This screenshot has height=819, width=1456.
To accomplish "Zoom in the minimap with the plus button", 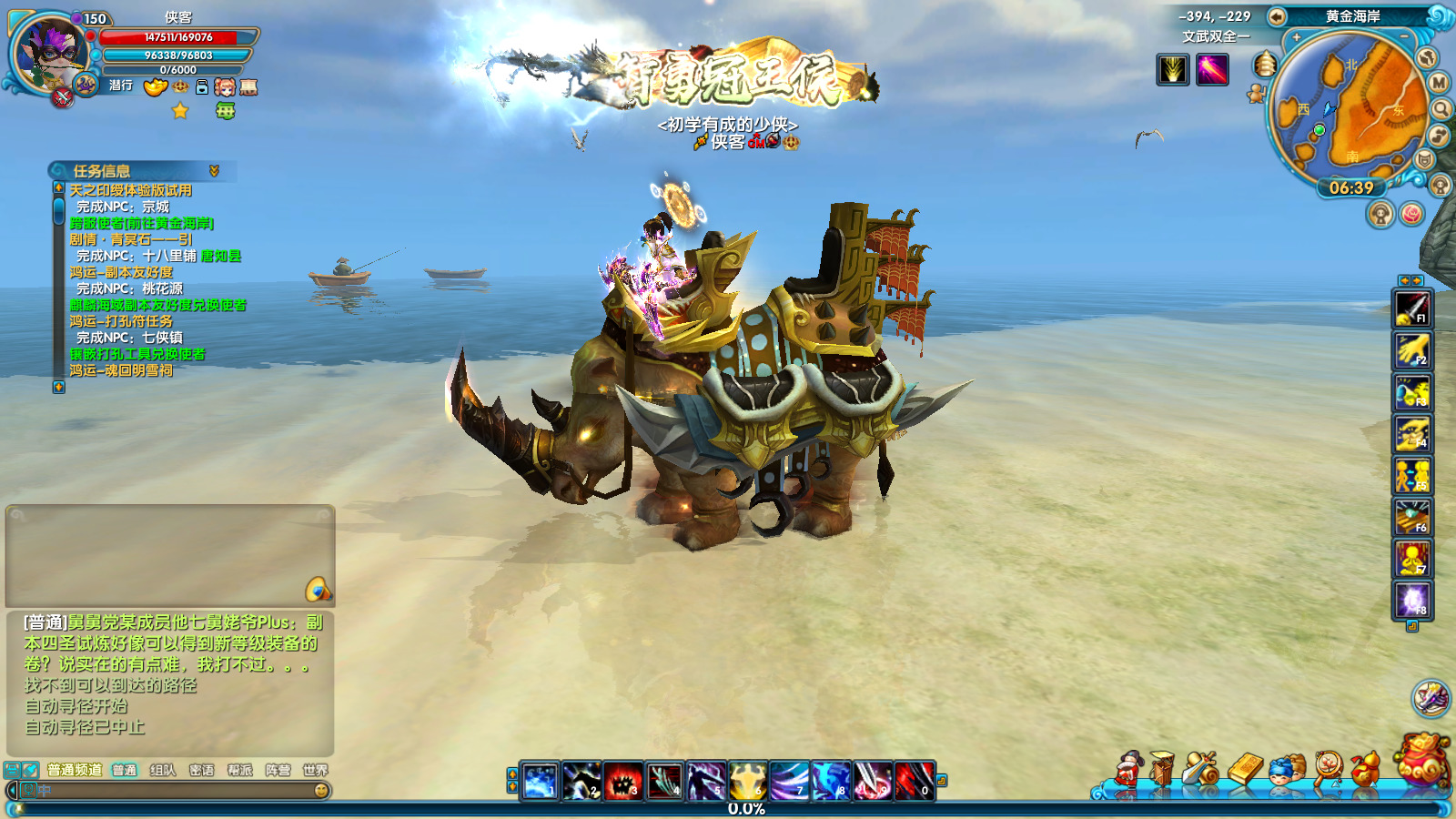I will [x=1297, y=38].
